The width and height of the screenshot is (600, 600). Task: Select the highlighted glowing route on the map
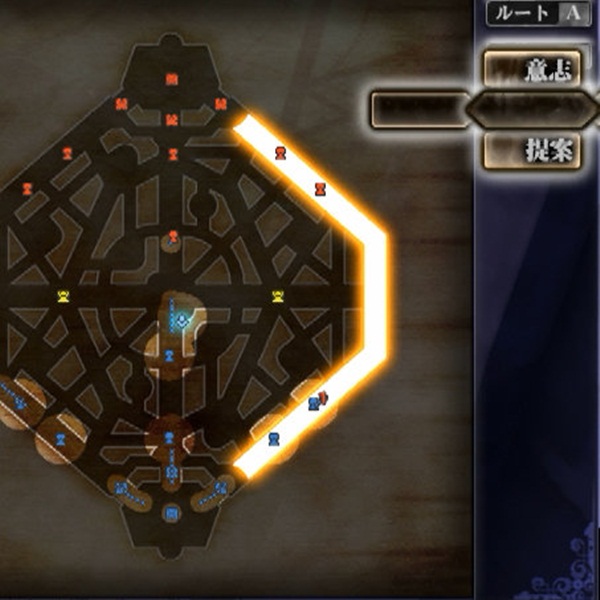click(377, 300)
